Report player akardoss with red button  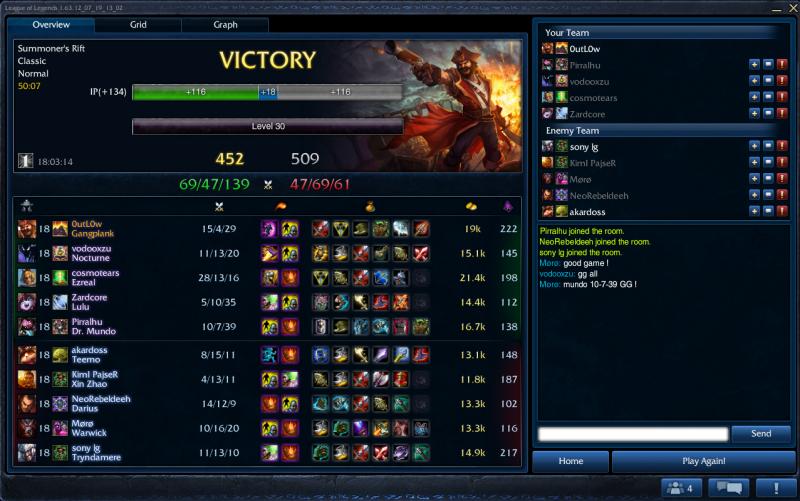(782, 211)
